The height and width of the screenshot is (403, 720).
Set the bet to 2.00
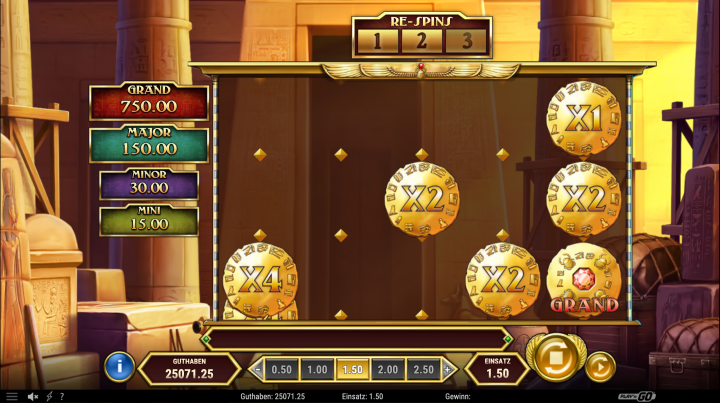click(x=387, y=369)
